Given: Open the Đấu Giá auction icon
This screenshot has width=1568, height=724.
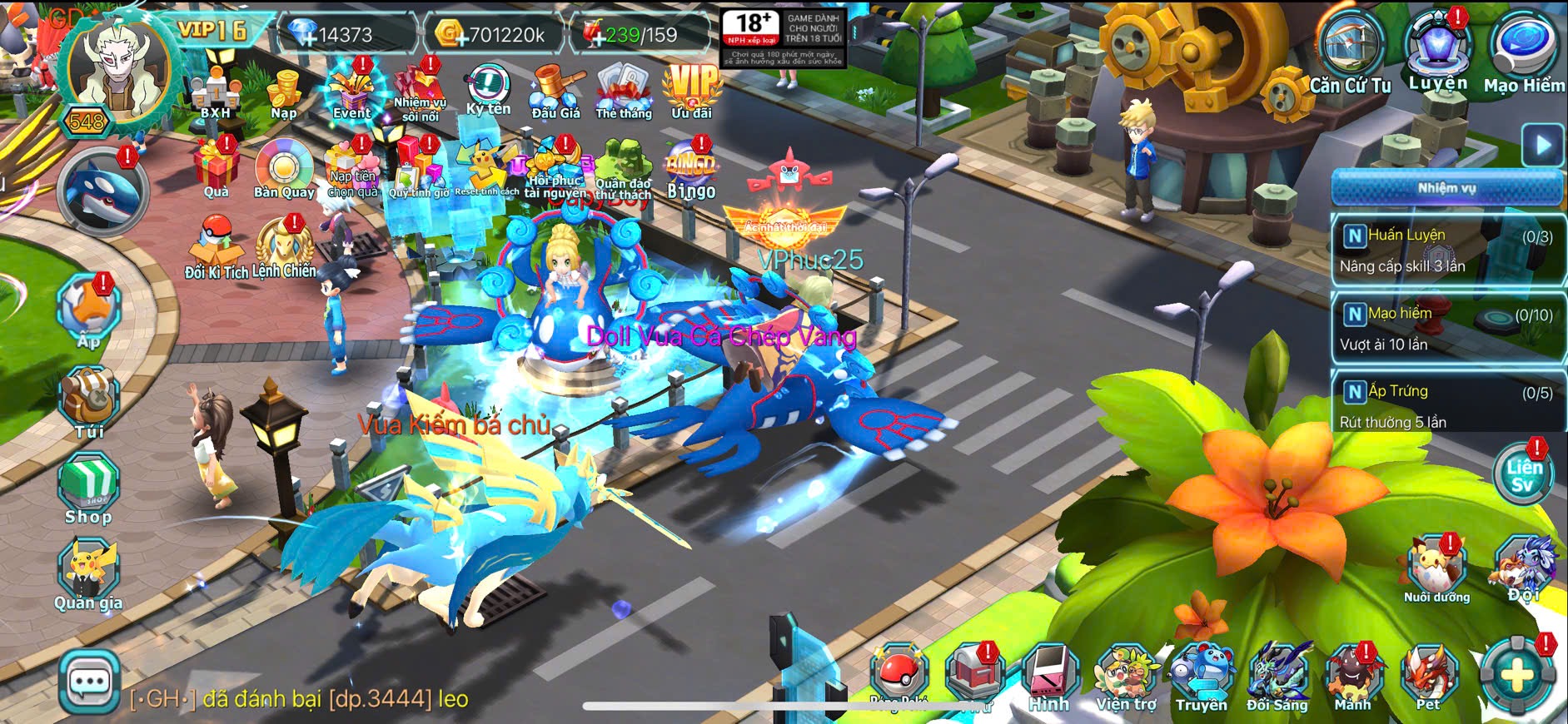Looking at the screenshot, I should (555, 92).
